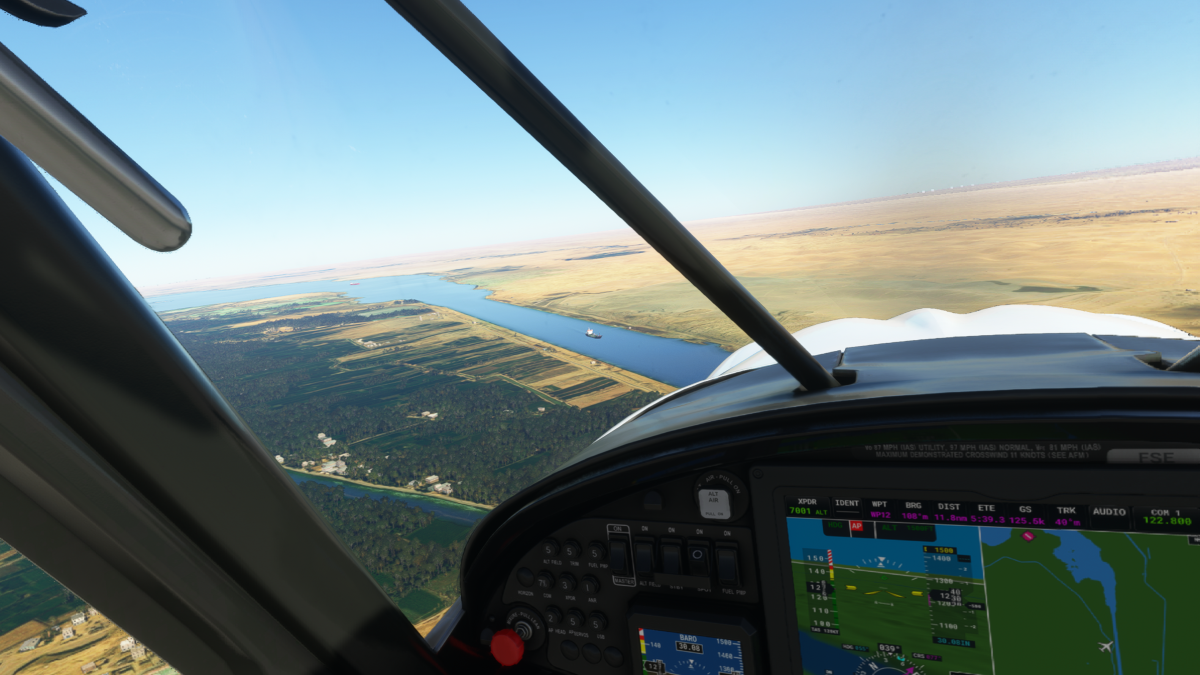The width and height of the screenshot is (1200, 675).
Task: Click the red mixture knob
Action: tap(507, 647)
